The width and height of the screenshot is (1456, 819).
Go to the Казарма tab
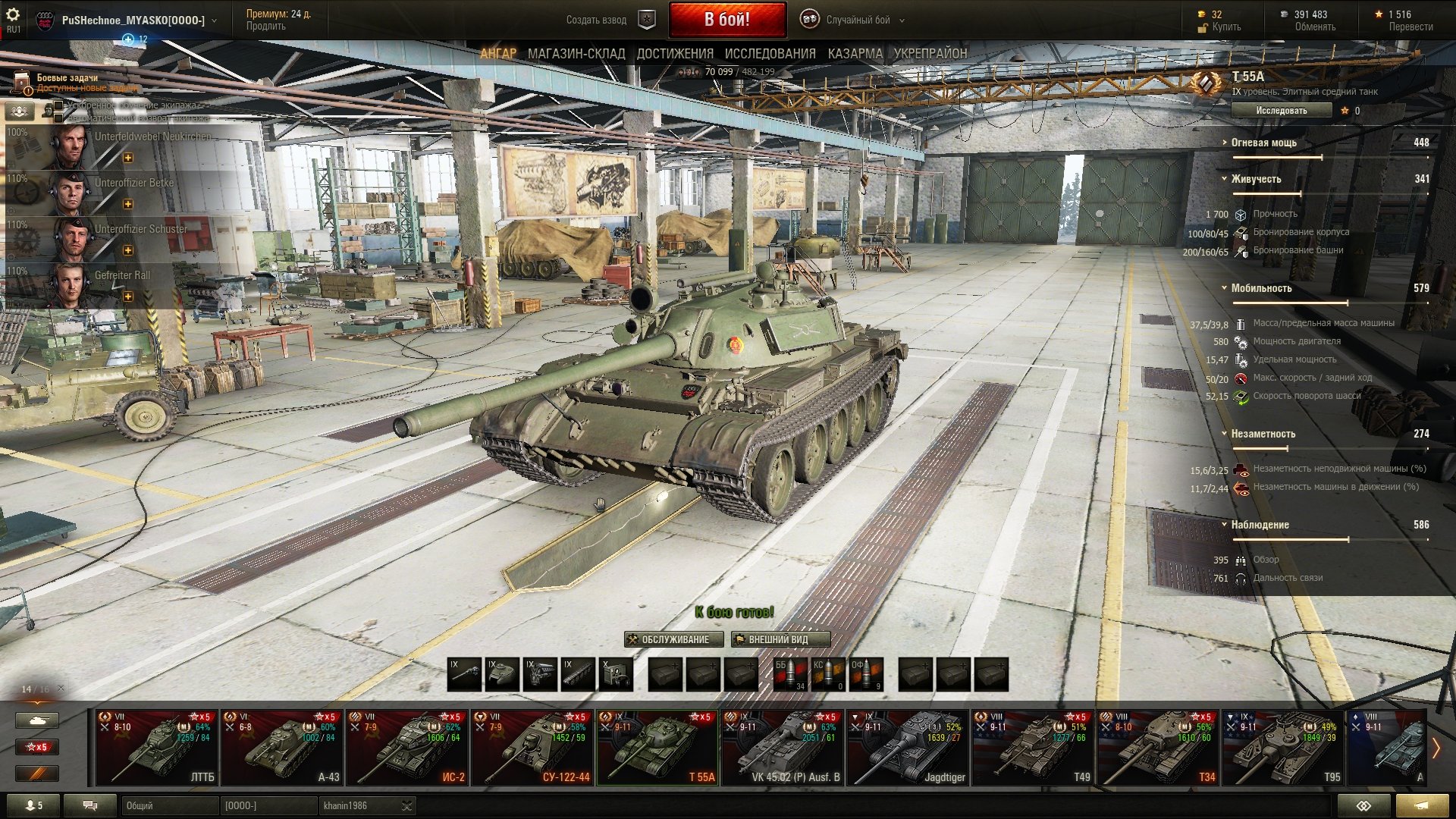855,54
